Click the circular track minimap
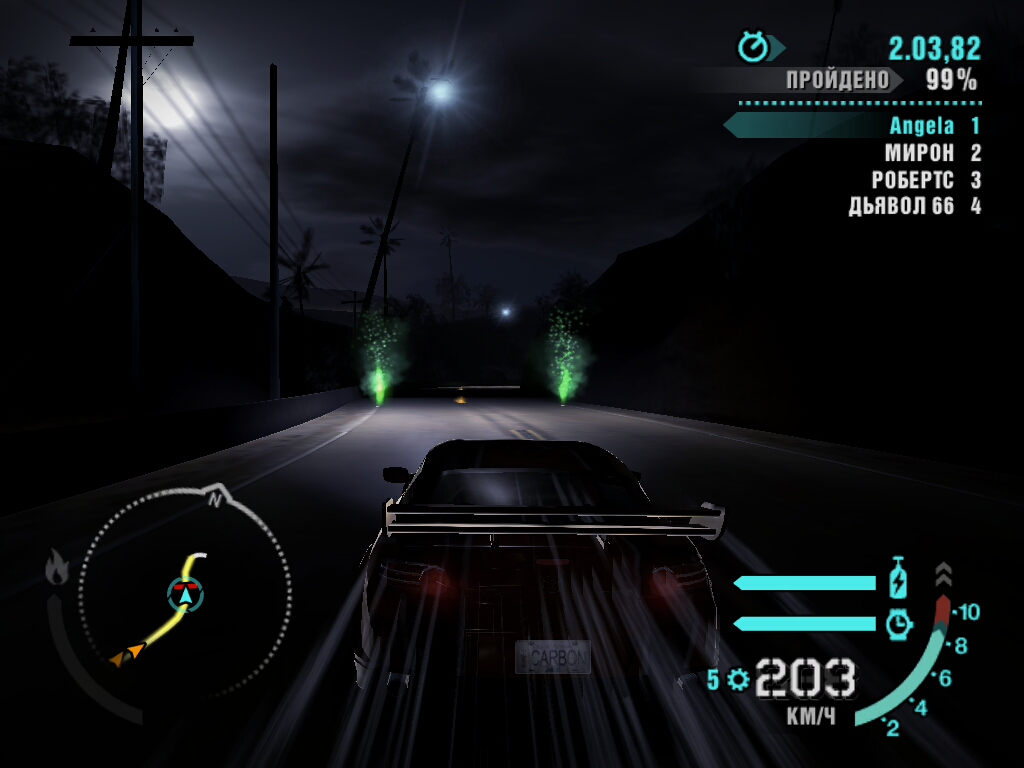The image size is (1024, 768). [185, 593]
